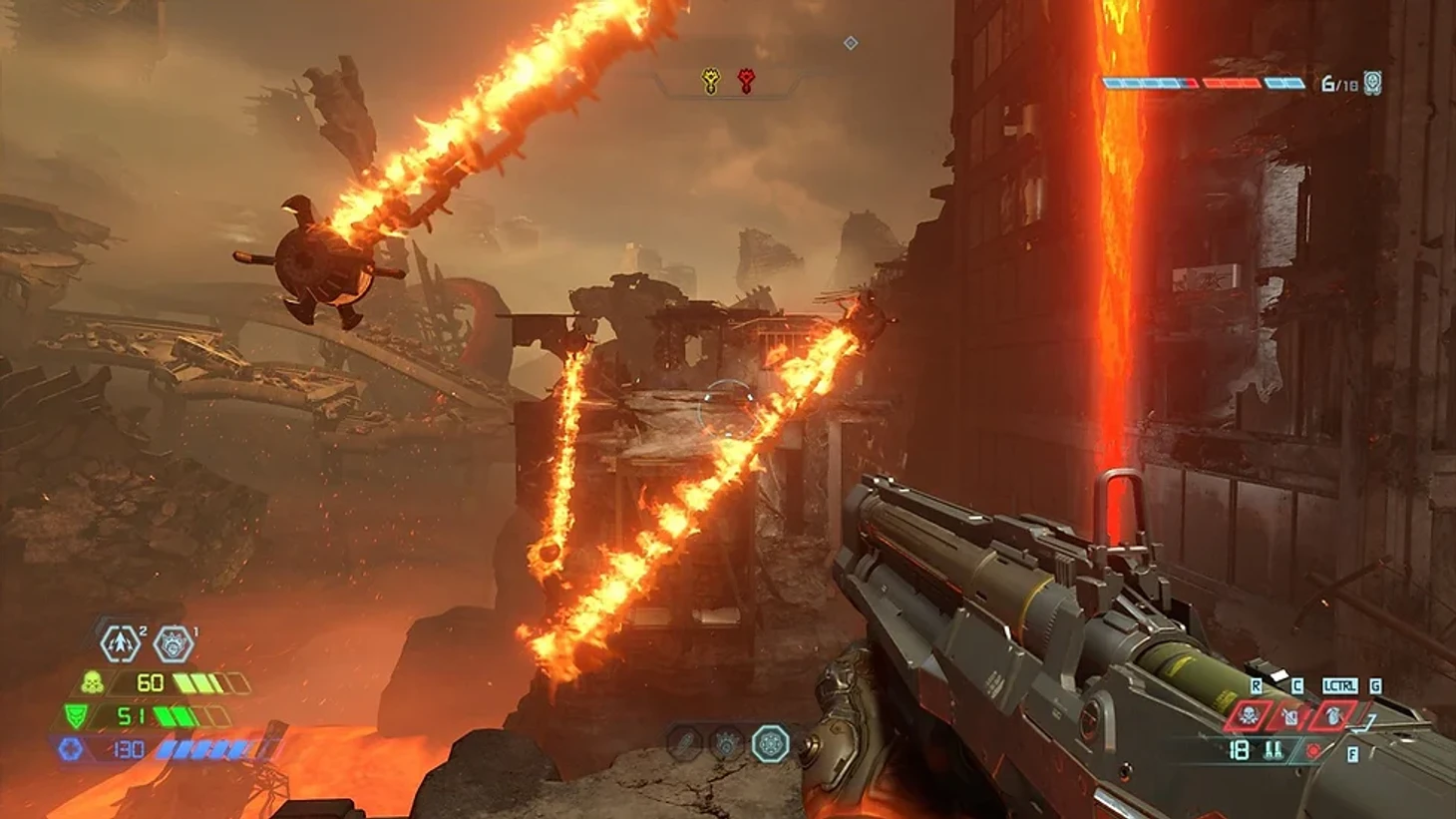Open the demon counter skull icon
Screen dimensions: 1456x819
[1373, 83]
